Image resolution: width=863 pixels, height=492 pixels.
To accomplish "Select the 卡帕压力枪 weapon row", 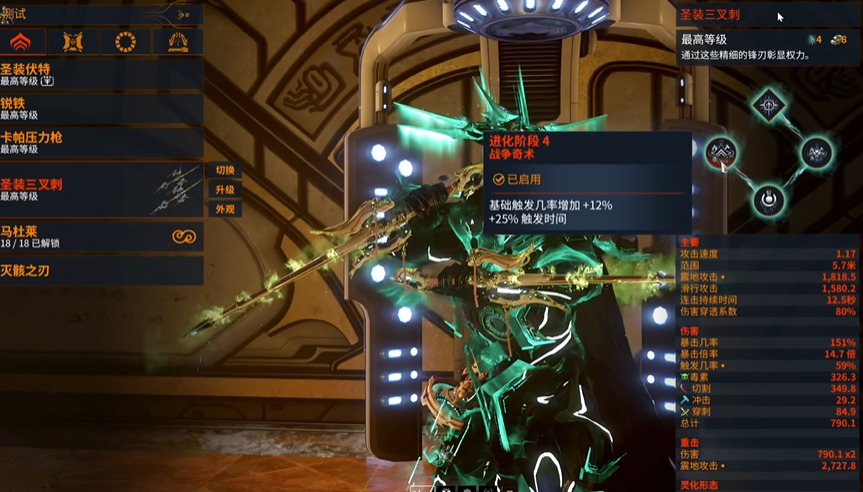I will coord(100,142).
